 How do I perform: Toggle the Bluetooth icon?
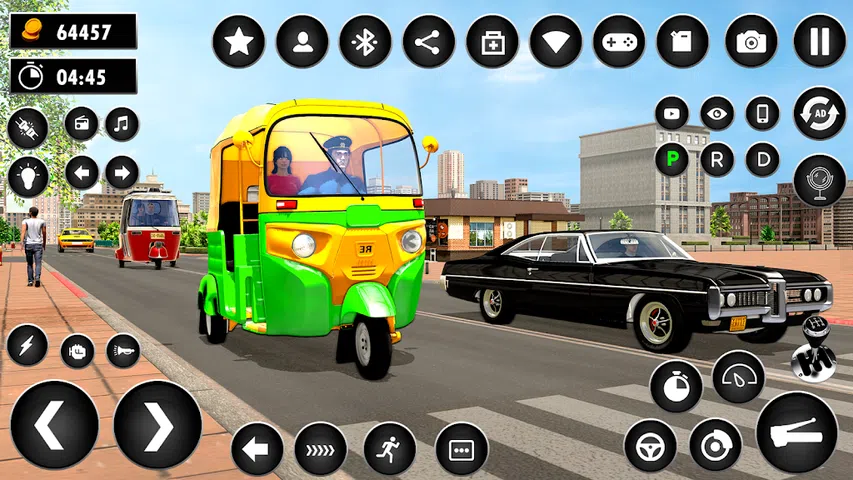[x=365, y=42]
